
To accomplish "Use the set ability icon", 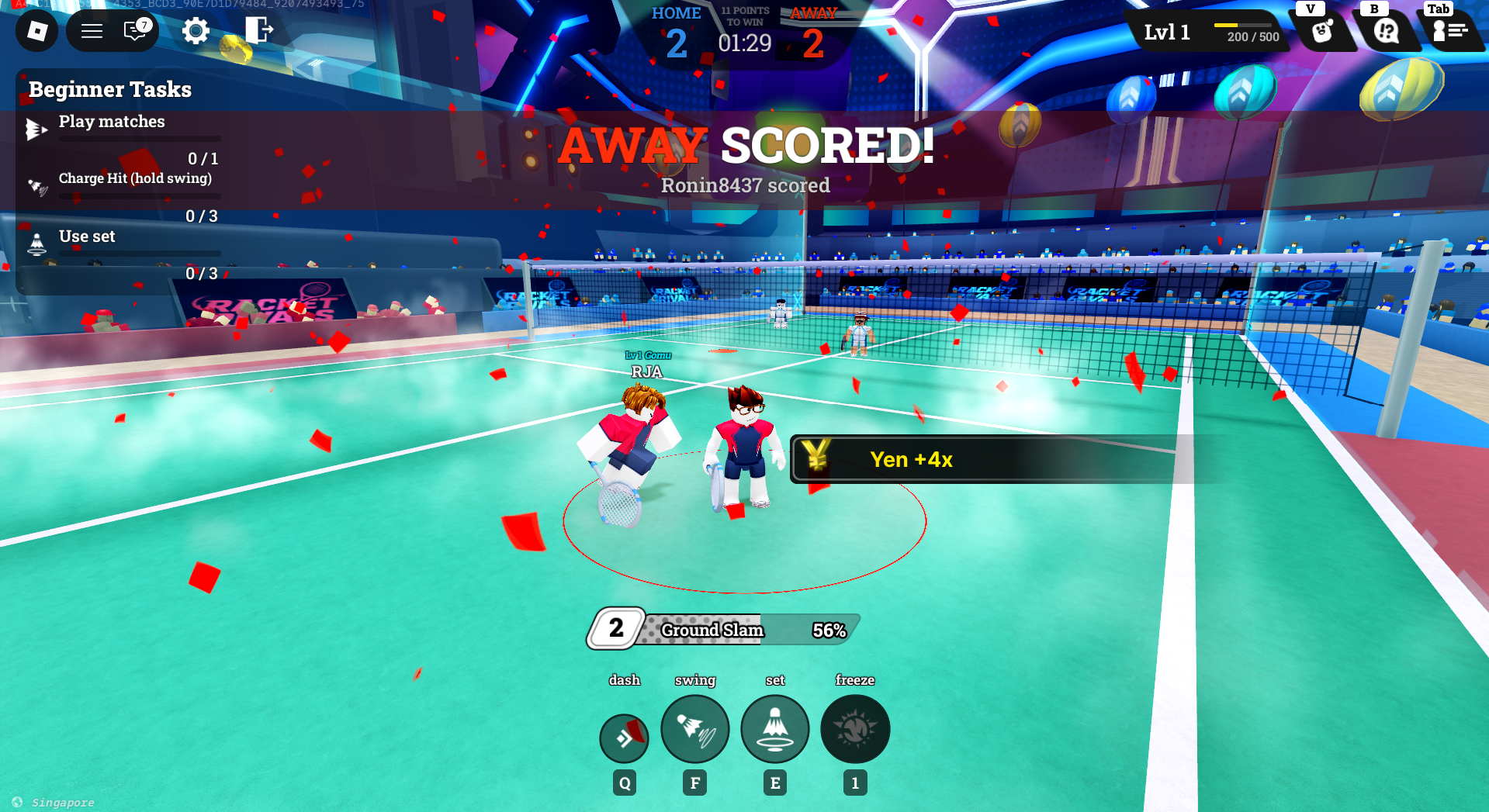I will [774, 729].
